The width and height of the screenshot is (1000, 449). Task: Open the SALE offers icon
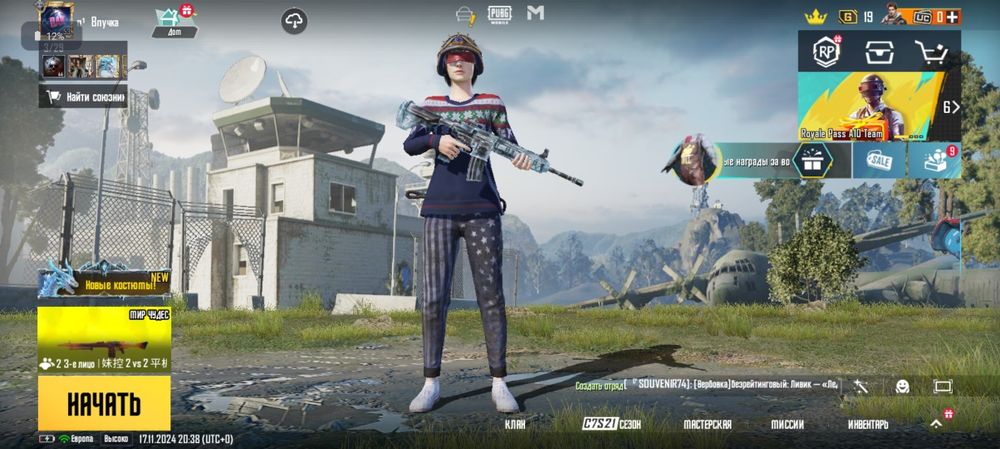click(879, 160)
